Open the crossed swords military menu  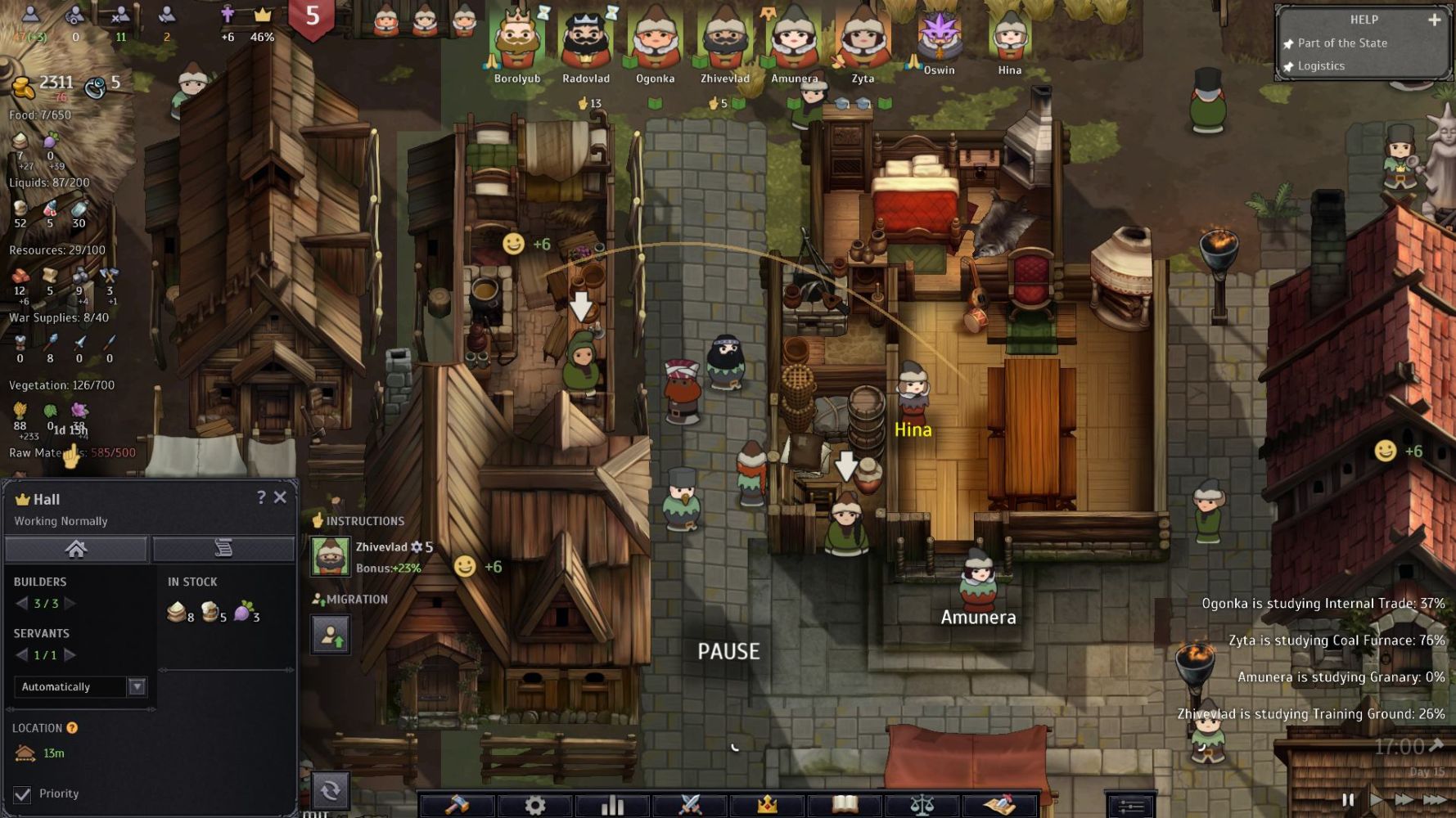(x=690, y=805)
